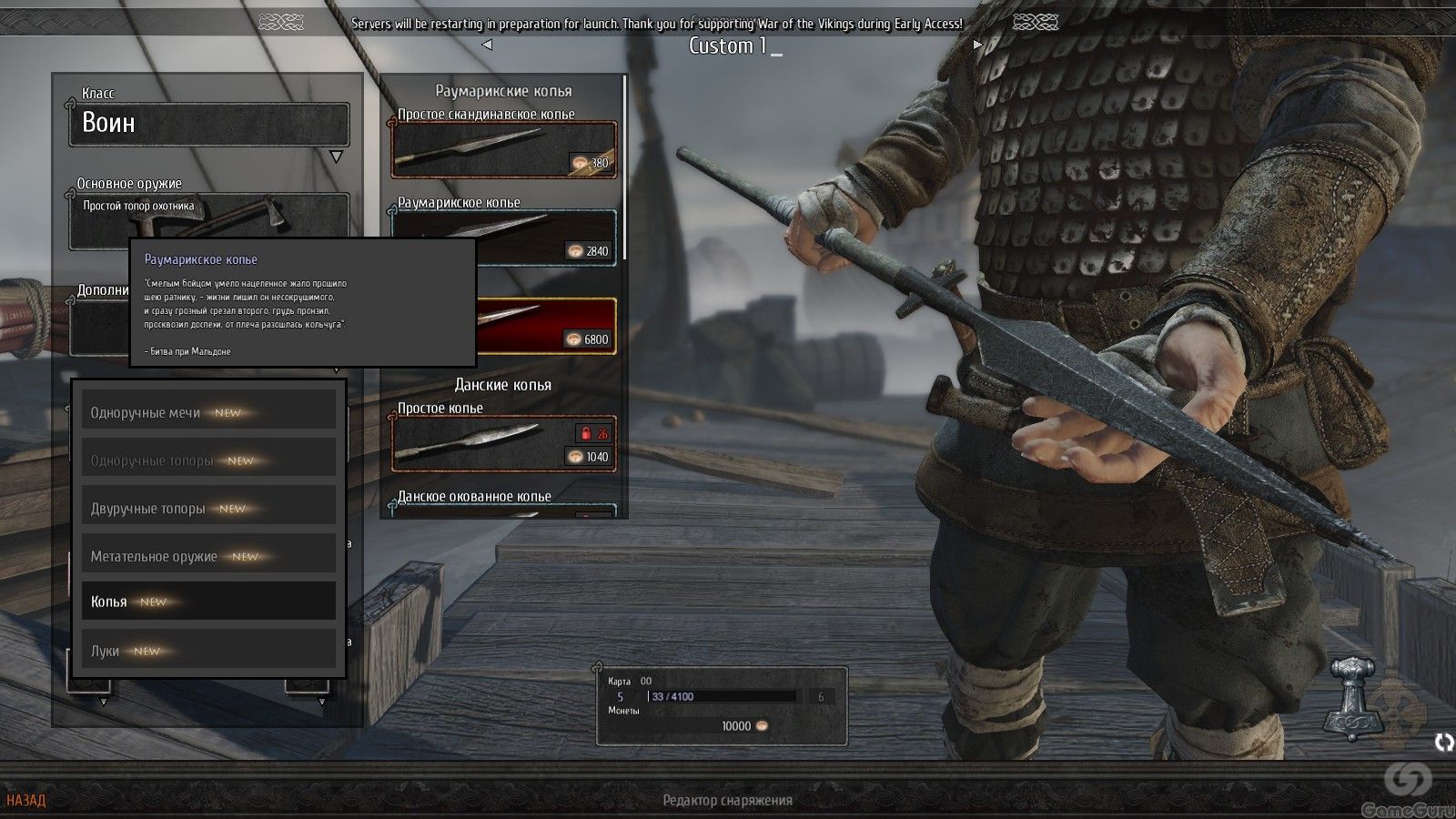Screen dimensions: 1456x819
Task: Pick Простое скандинавское копье for 380 coins
Action: (503, 149)
